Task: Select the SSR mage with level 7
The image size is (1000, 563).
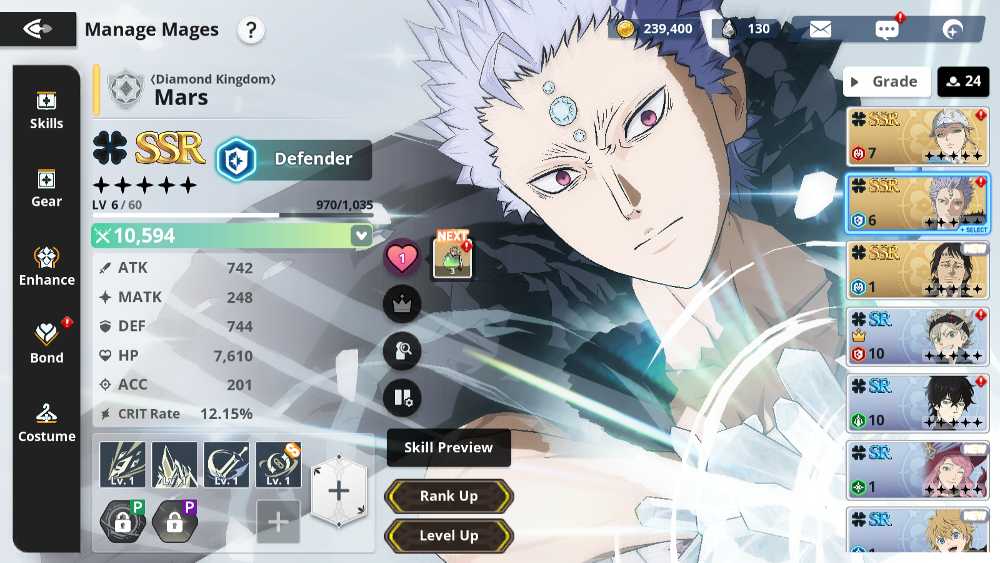Action: tap(917, 136)
